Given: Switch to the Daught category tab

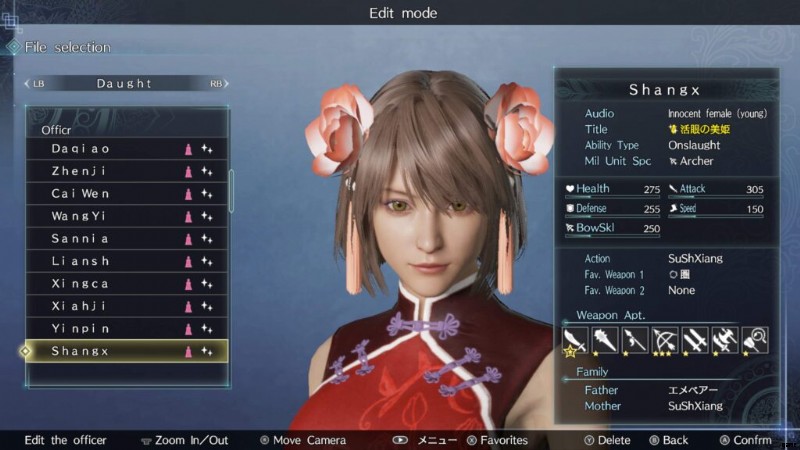Looking at the screenshot, I should (x=124, y=84).
